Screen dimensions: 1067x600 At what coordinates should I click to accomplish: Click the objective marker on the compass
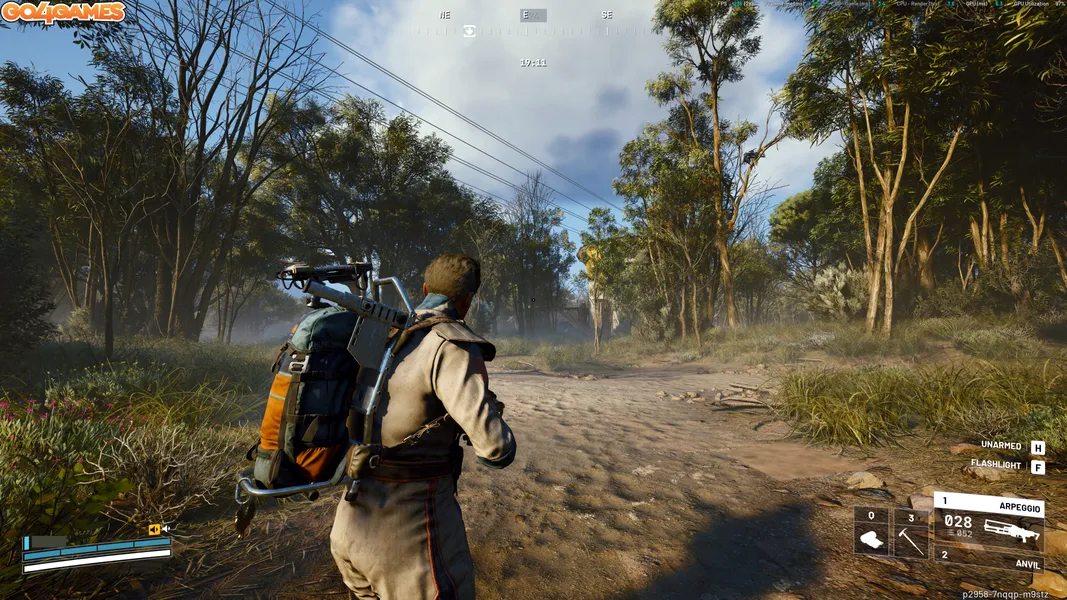tap(469, 31)
